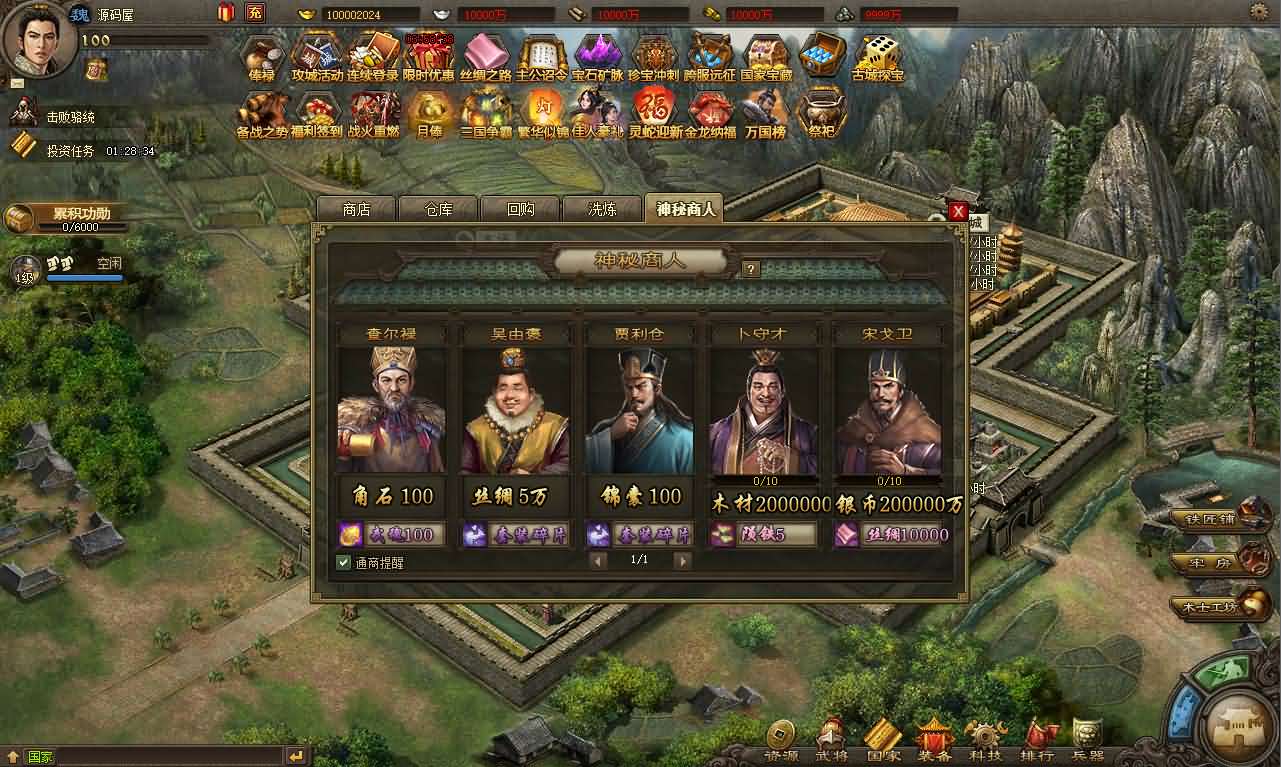Image resolution: width=1281 pixels, height=767 pixels.
Task: Buy 木材 with 5 陨铁 from 卜守才
Action: [x=764, y=534]
